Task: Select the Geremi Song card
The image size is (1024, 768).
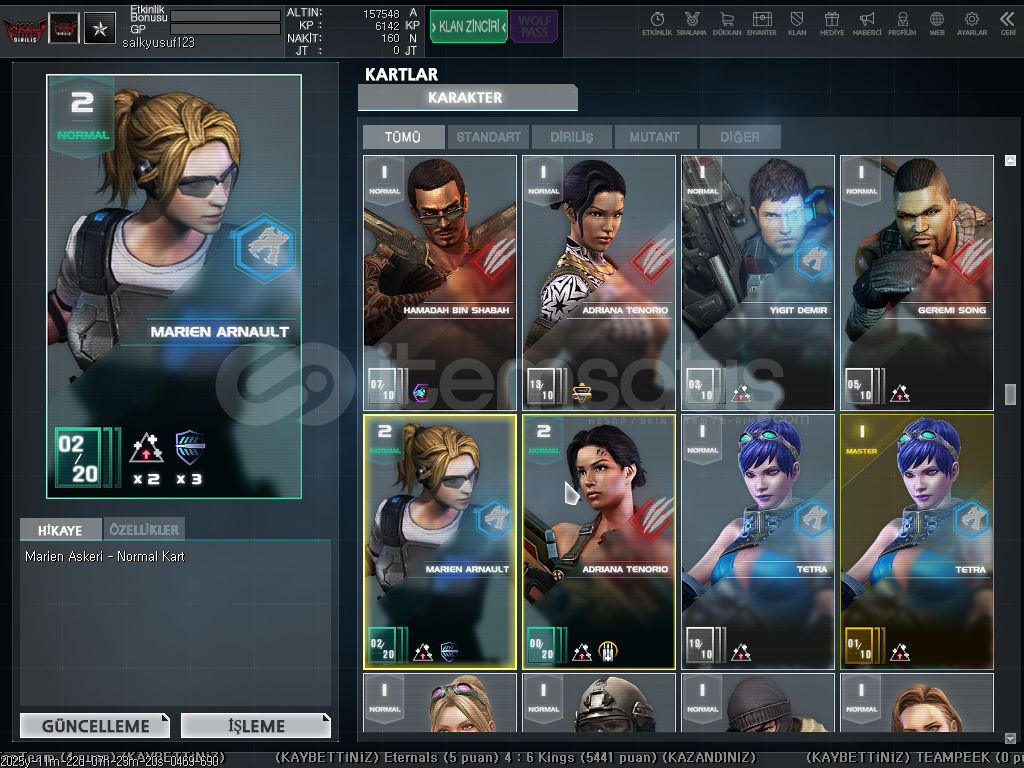Action: (917, 282)
